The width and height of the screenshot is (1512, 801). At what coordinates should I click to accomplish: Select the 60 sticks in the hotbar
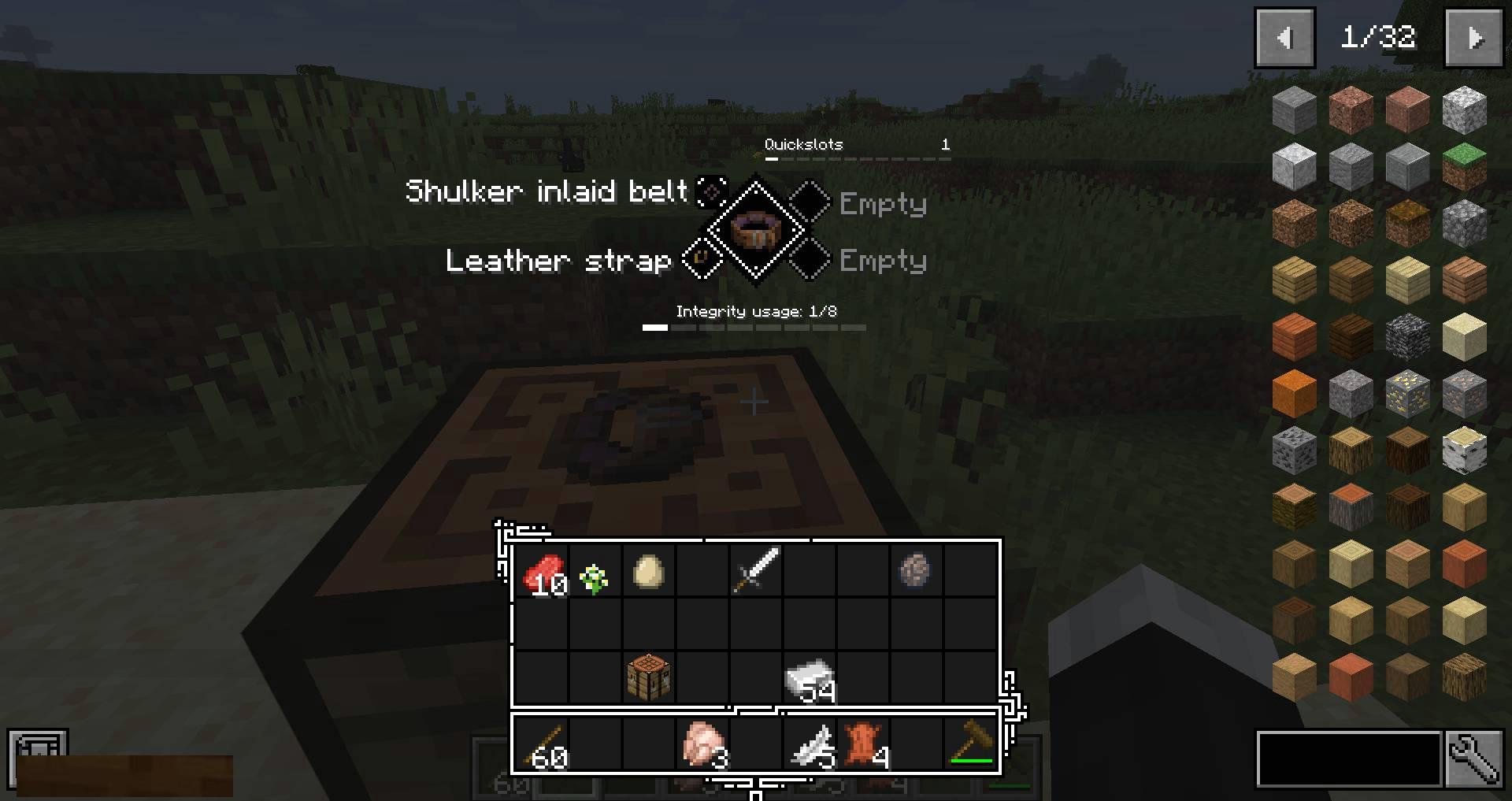coord(542,745)
